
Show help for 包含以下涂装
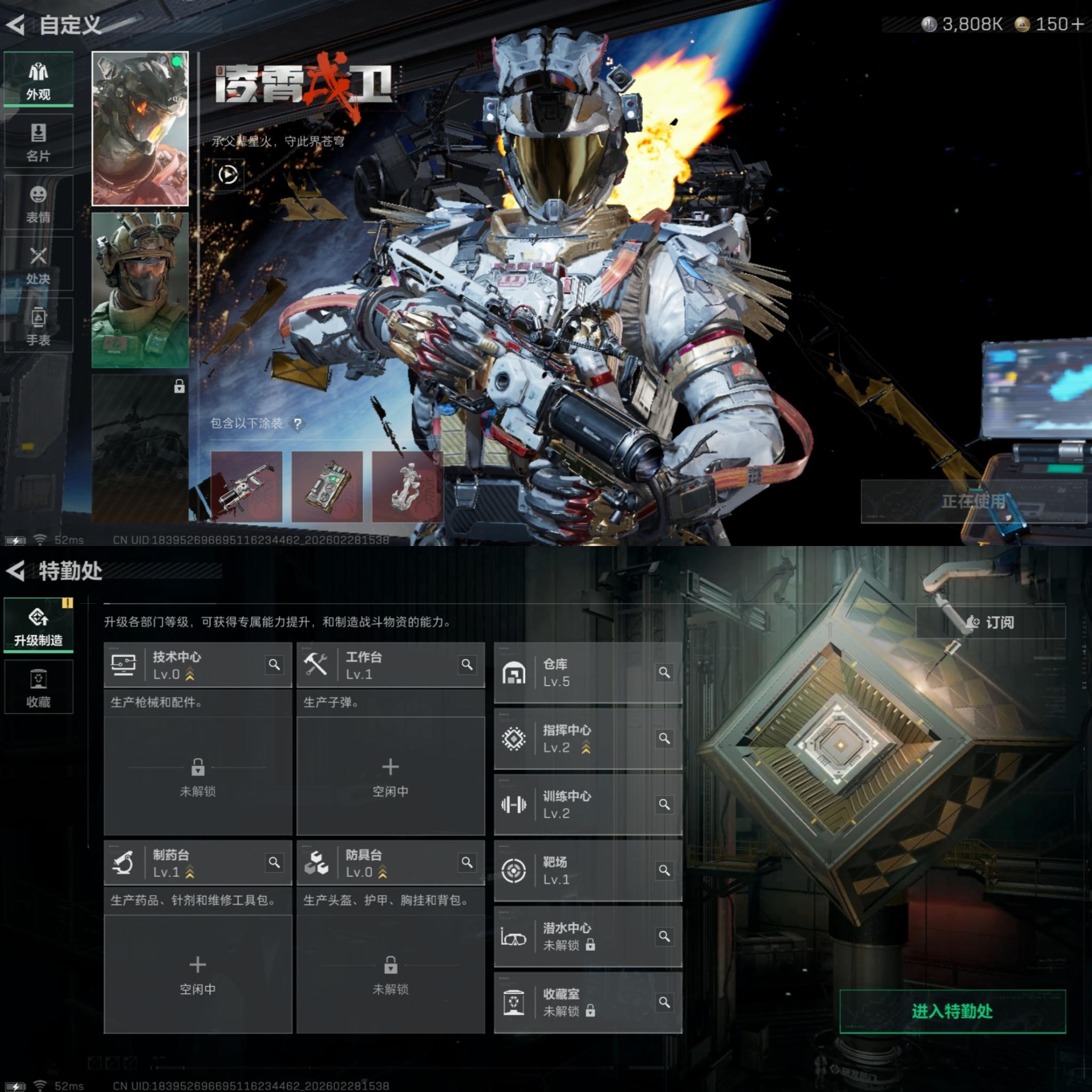(298, 423)
